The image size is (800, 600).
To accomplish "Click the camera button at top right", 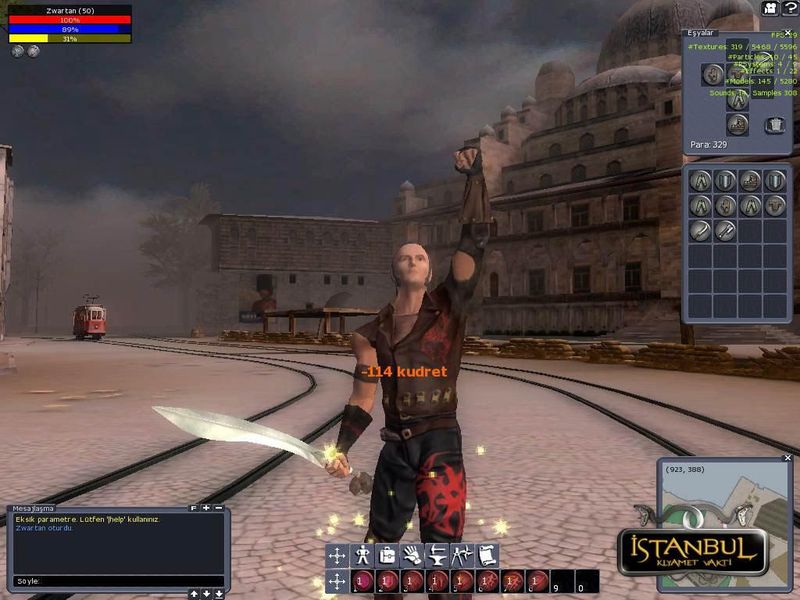I will pyautogui.click(x=770, y=8).
